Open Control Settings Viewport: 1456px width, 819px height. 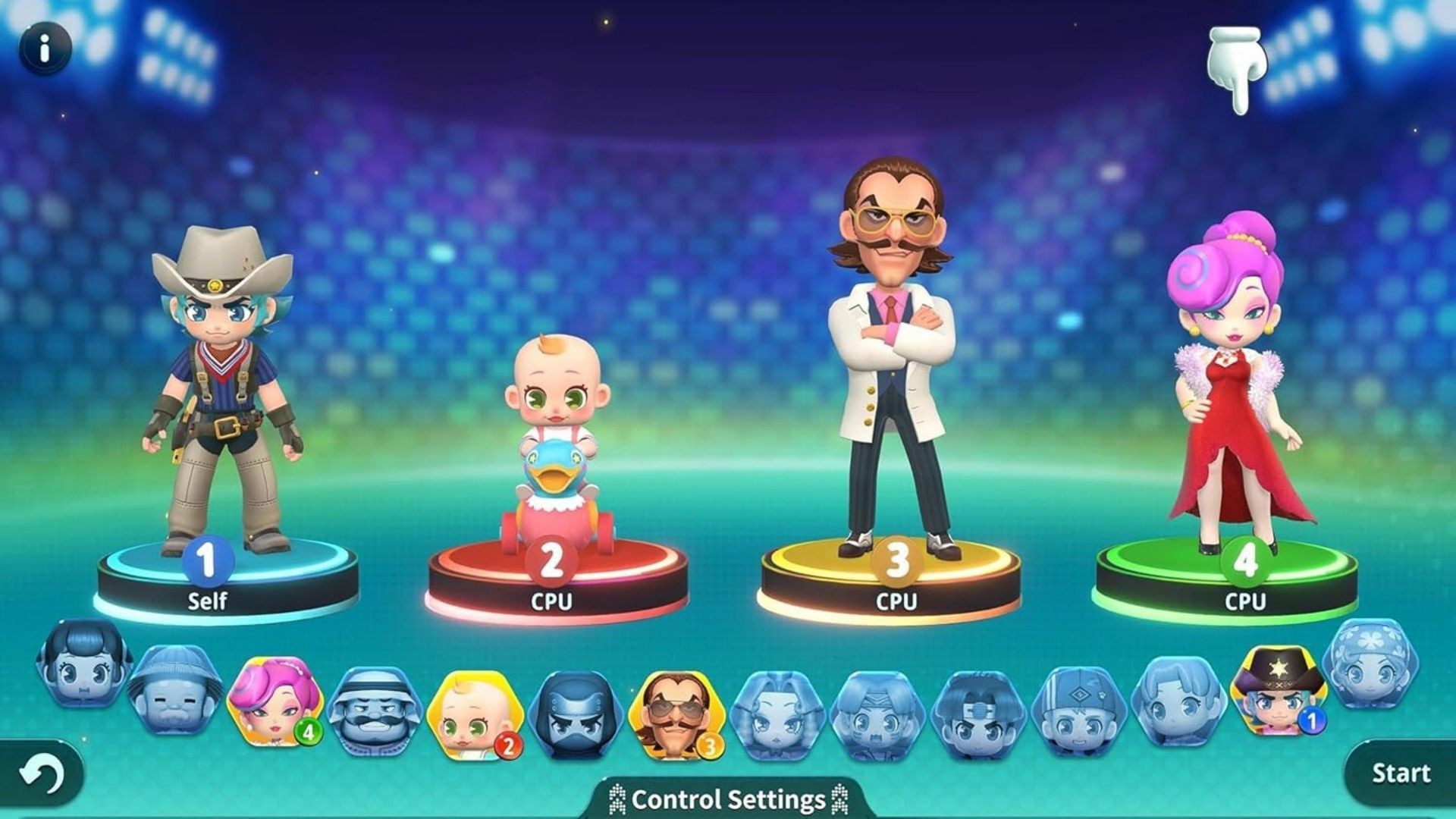[x=726, y=799]
